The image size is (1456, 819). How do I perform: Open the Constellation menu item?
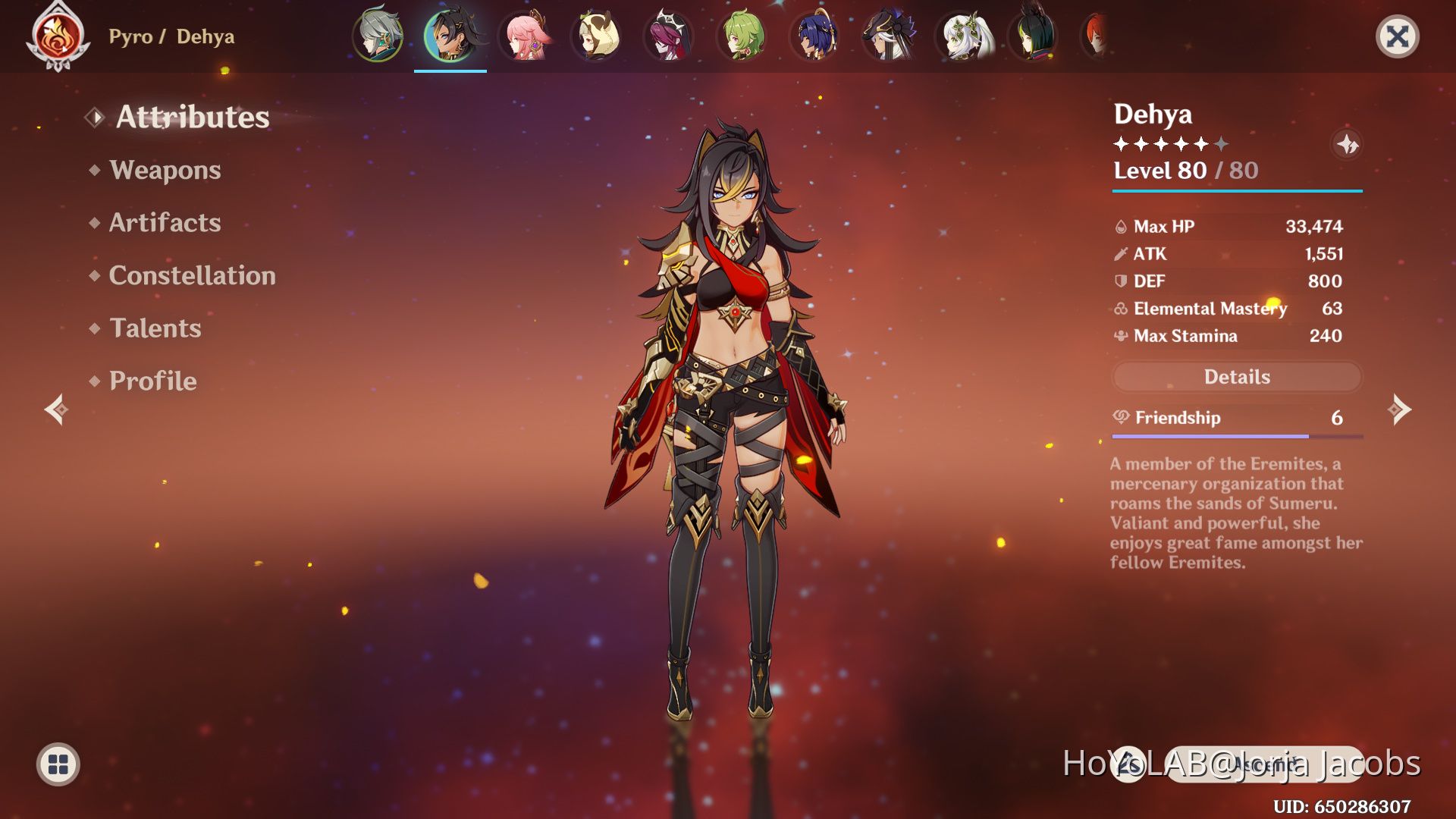[192, 276]
